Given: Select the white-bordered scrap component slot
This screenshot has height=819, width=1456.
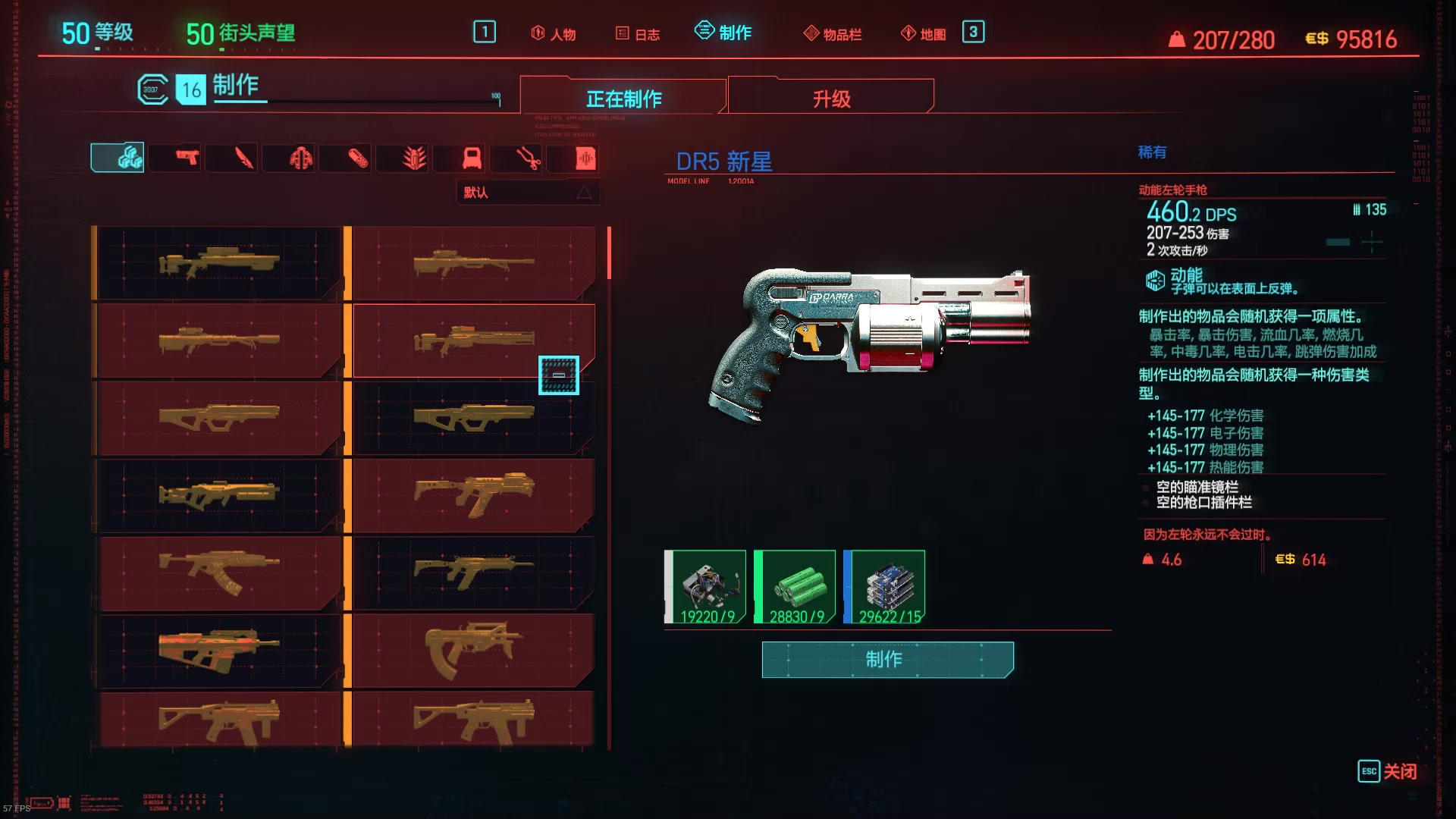Looking at the screenshot, I should pos(706,588).
